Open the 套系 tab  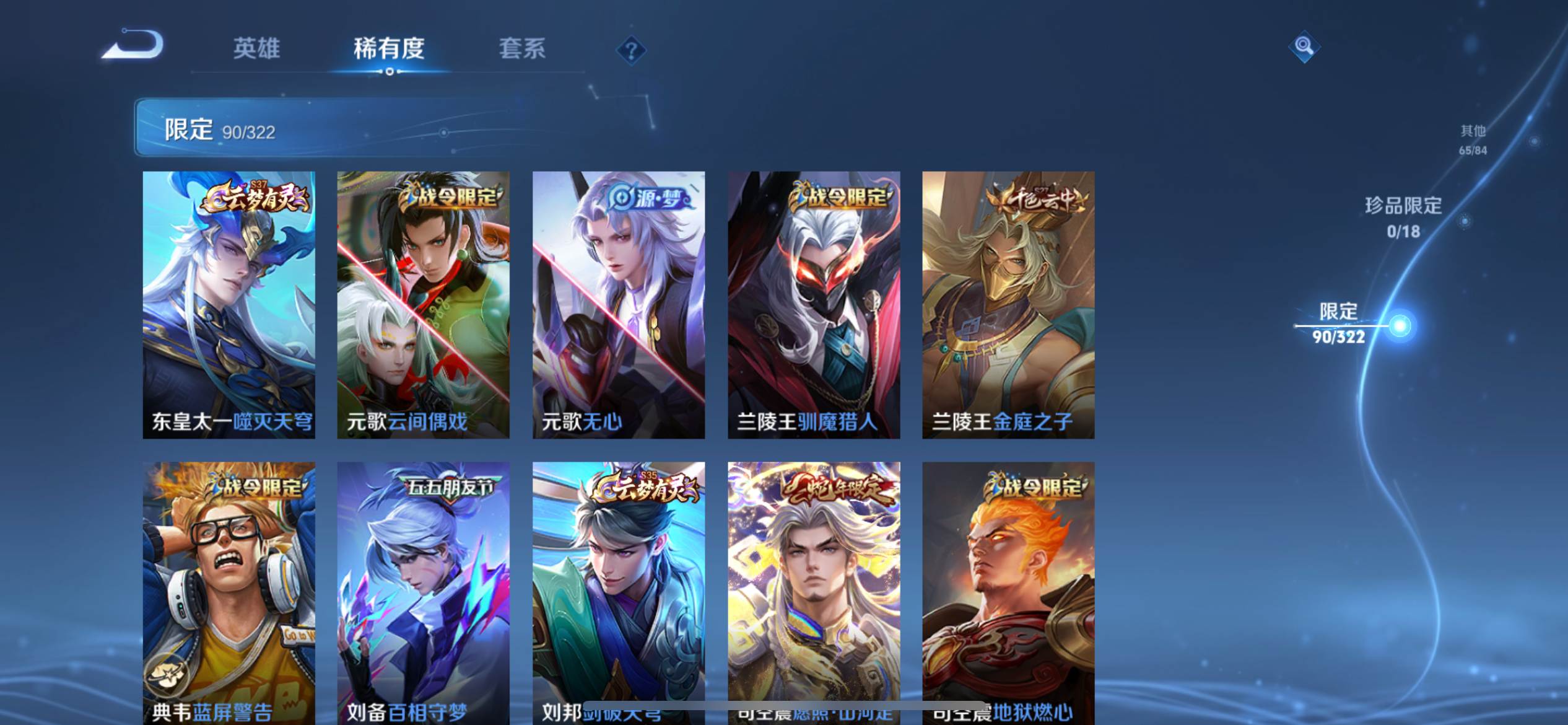click(x=522, y=48)
